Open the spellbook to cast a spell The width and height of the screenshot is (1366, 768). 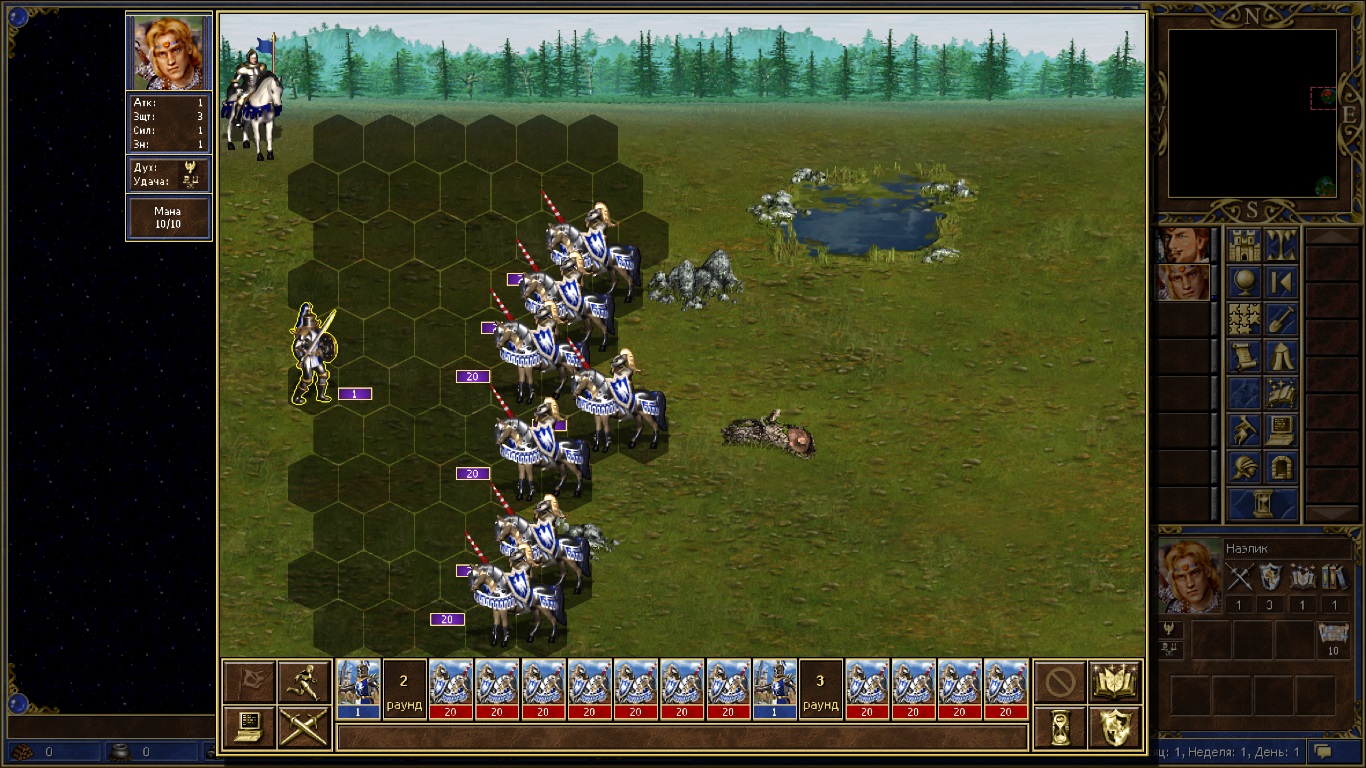(1114, 682)
